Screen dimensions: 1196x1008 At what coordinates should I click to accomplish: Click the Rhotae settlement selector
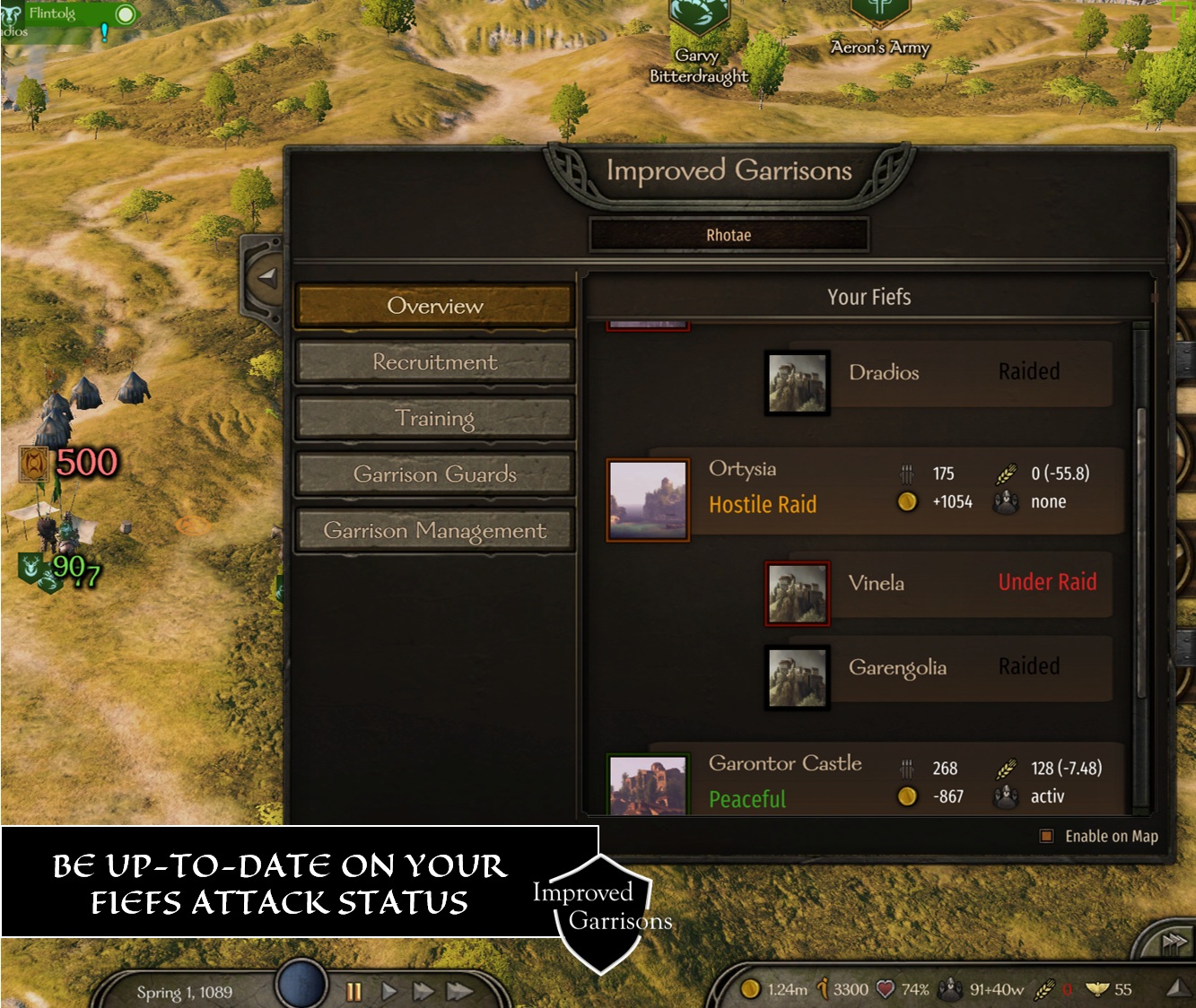(729, 236)
